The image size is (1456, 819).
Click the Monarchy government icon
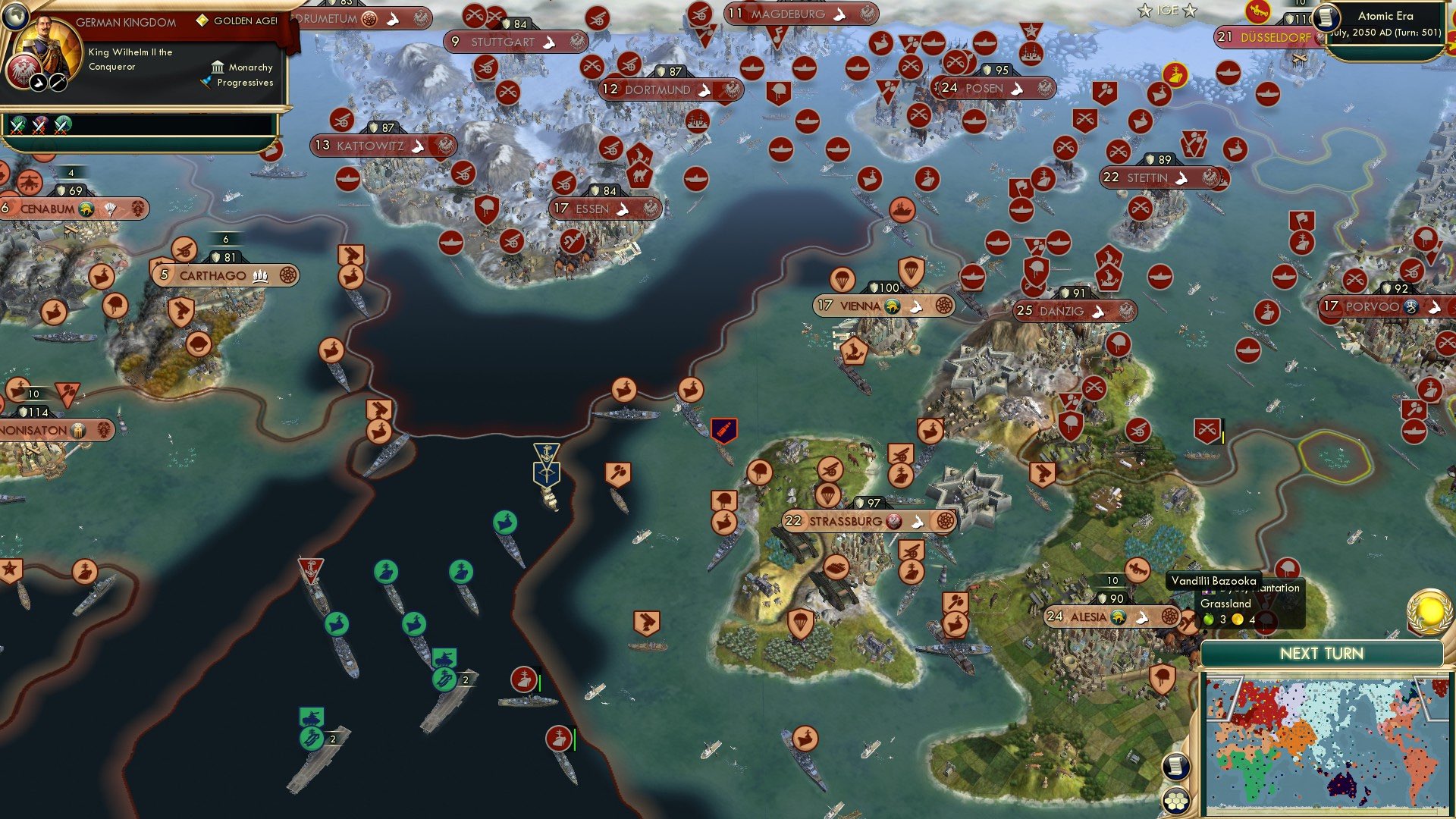point(218,67)
